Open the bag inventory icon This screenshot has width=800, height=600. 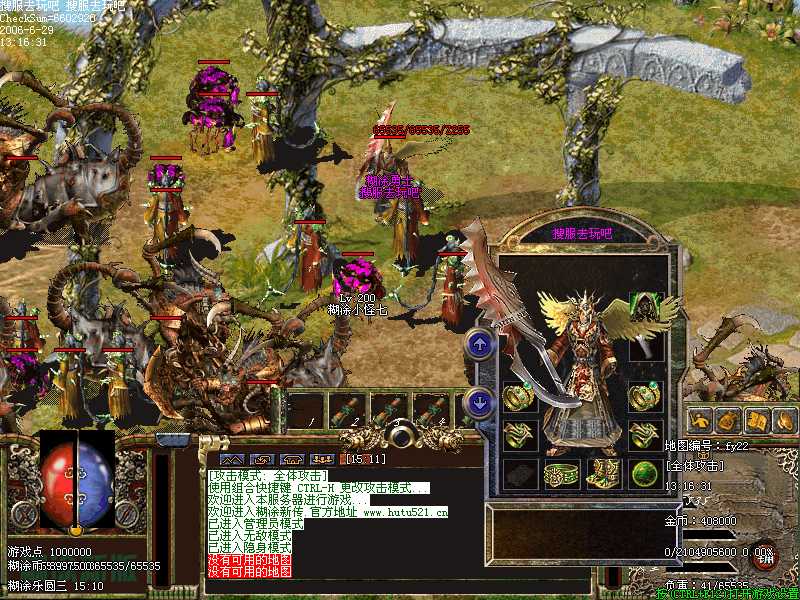pyautogui.click(x=728, y=420)
